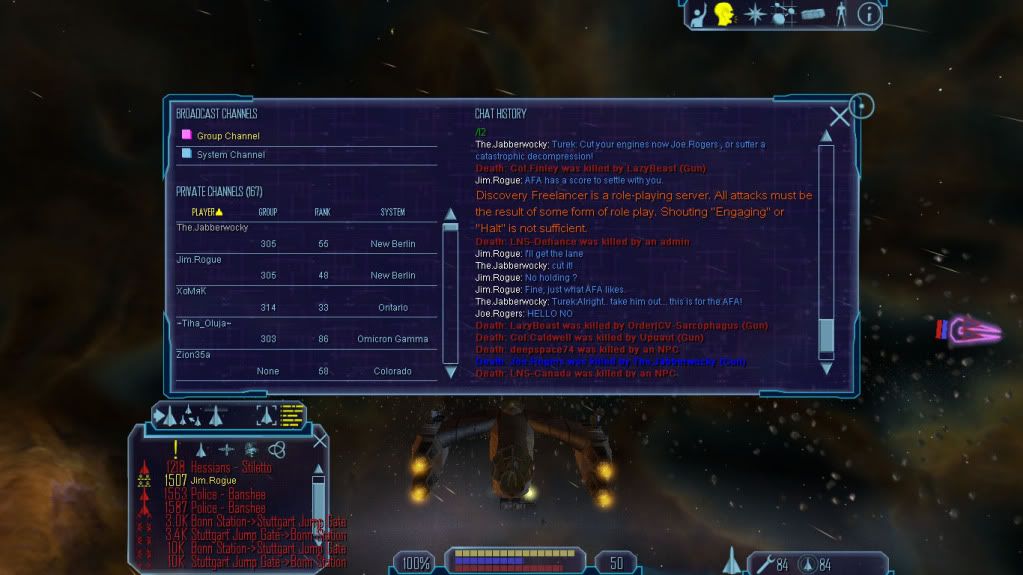Click the player list scrollbar up arrow

pos(451,214)
